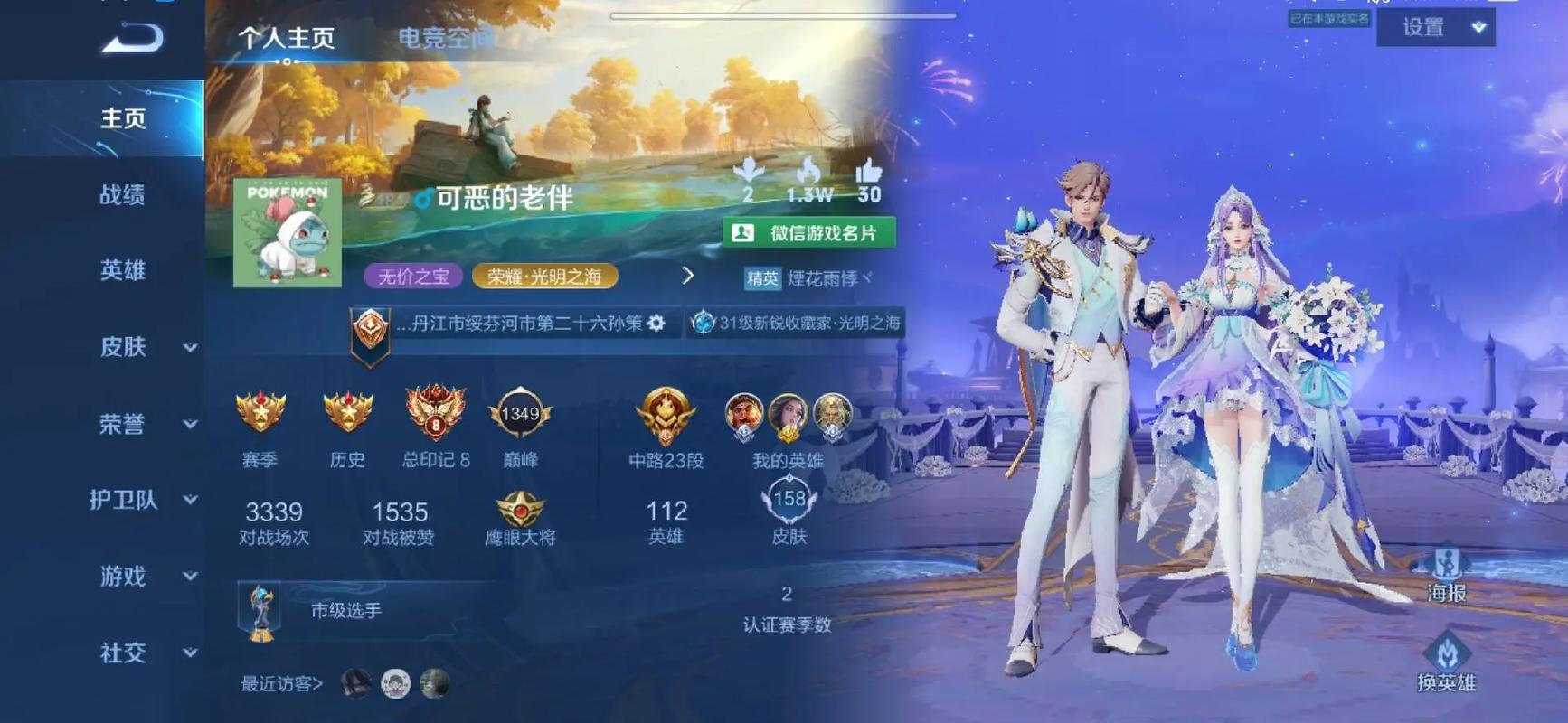Expand the 护卫队 sidebar entry
This screenshot has width=1568, height=723.
coord(143,500)
